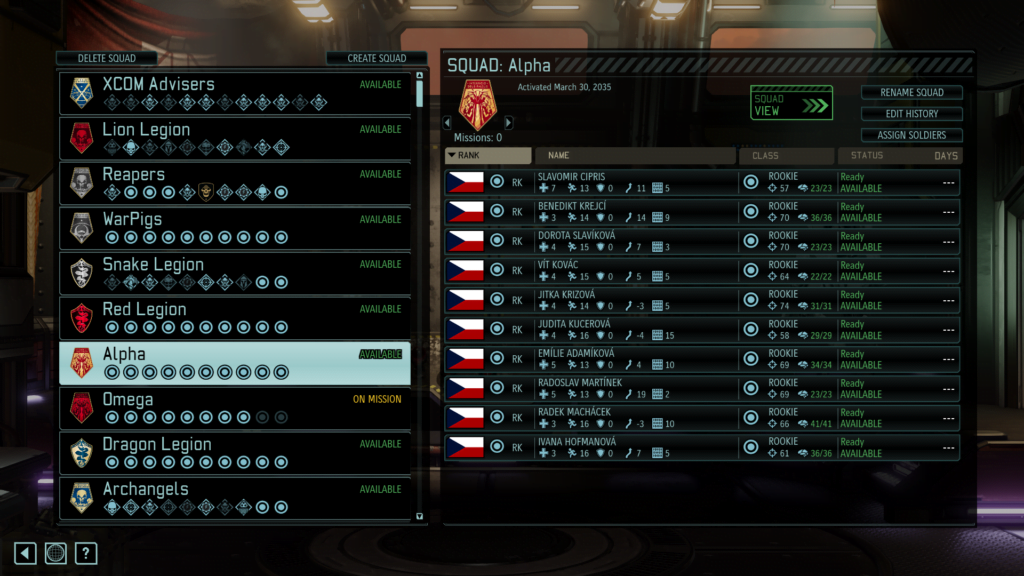Open the green Squad View button
Screen dimensions: 1024x576
click(791, 103)
